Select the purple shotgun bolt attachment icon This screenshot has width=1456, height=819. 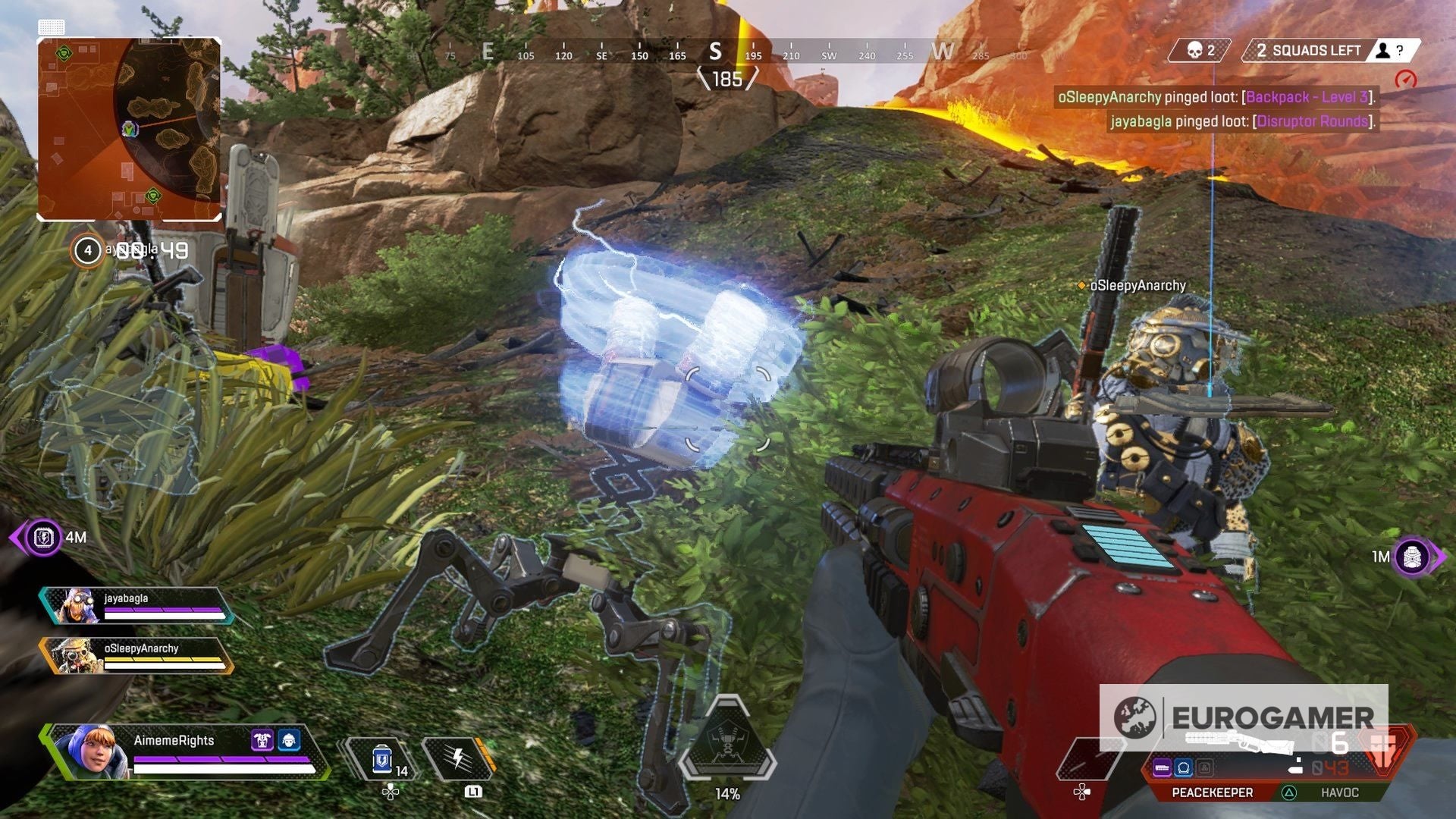[1163, 767]
